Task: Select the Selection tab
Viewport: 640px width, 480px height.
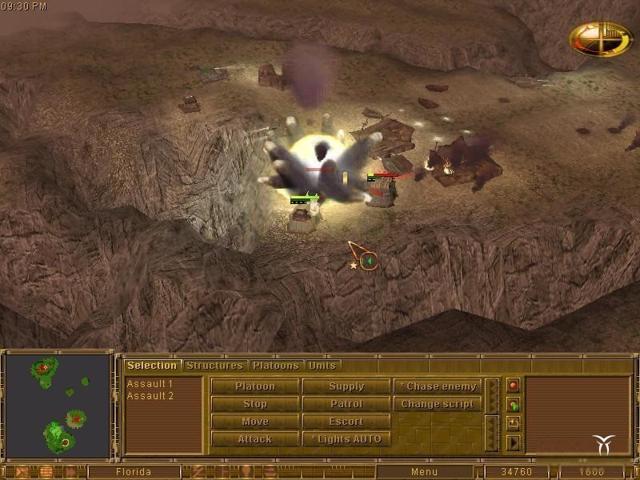Action: (152, 366)
